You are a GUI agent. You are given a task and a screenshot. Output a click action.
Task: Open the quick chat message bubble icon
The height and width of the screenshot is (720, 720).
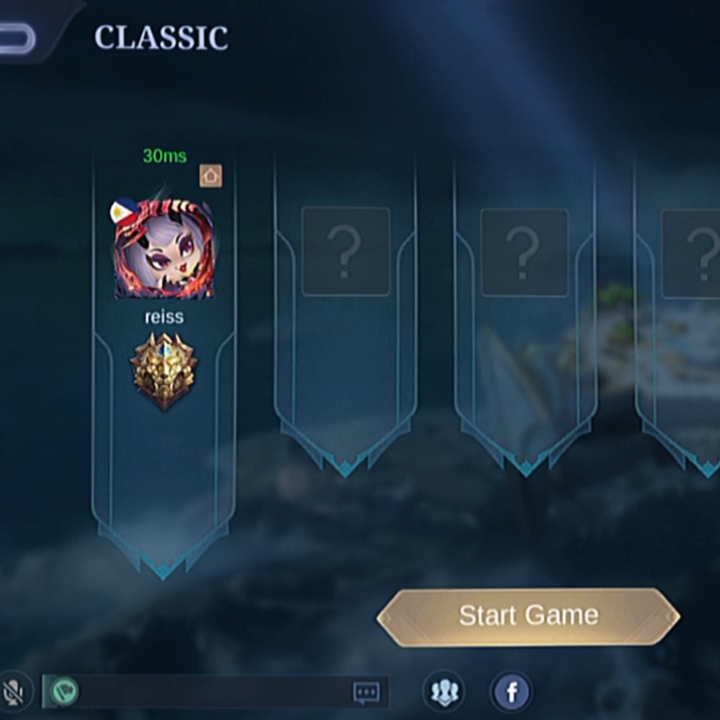[x=367, y=691]
